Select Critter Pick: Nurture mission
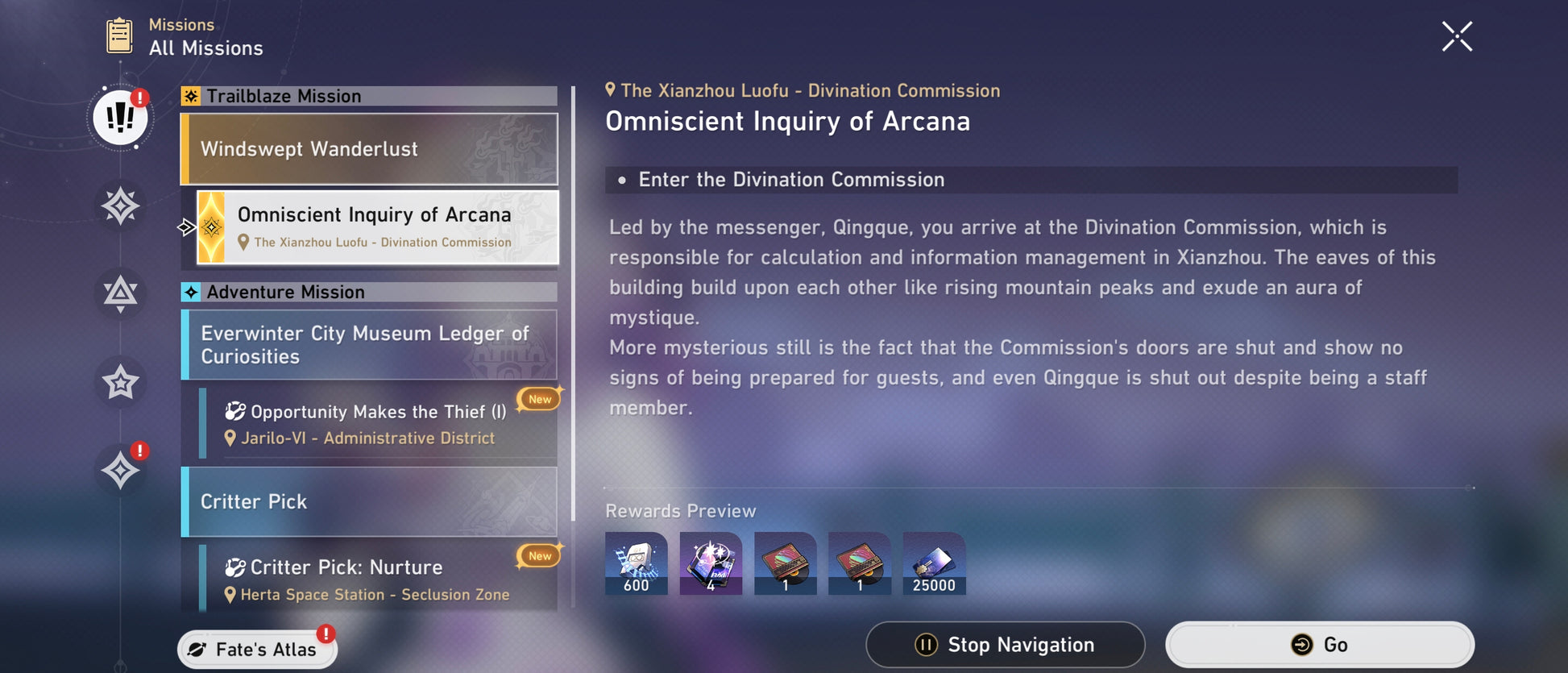 377,580
